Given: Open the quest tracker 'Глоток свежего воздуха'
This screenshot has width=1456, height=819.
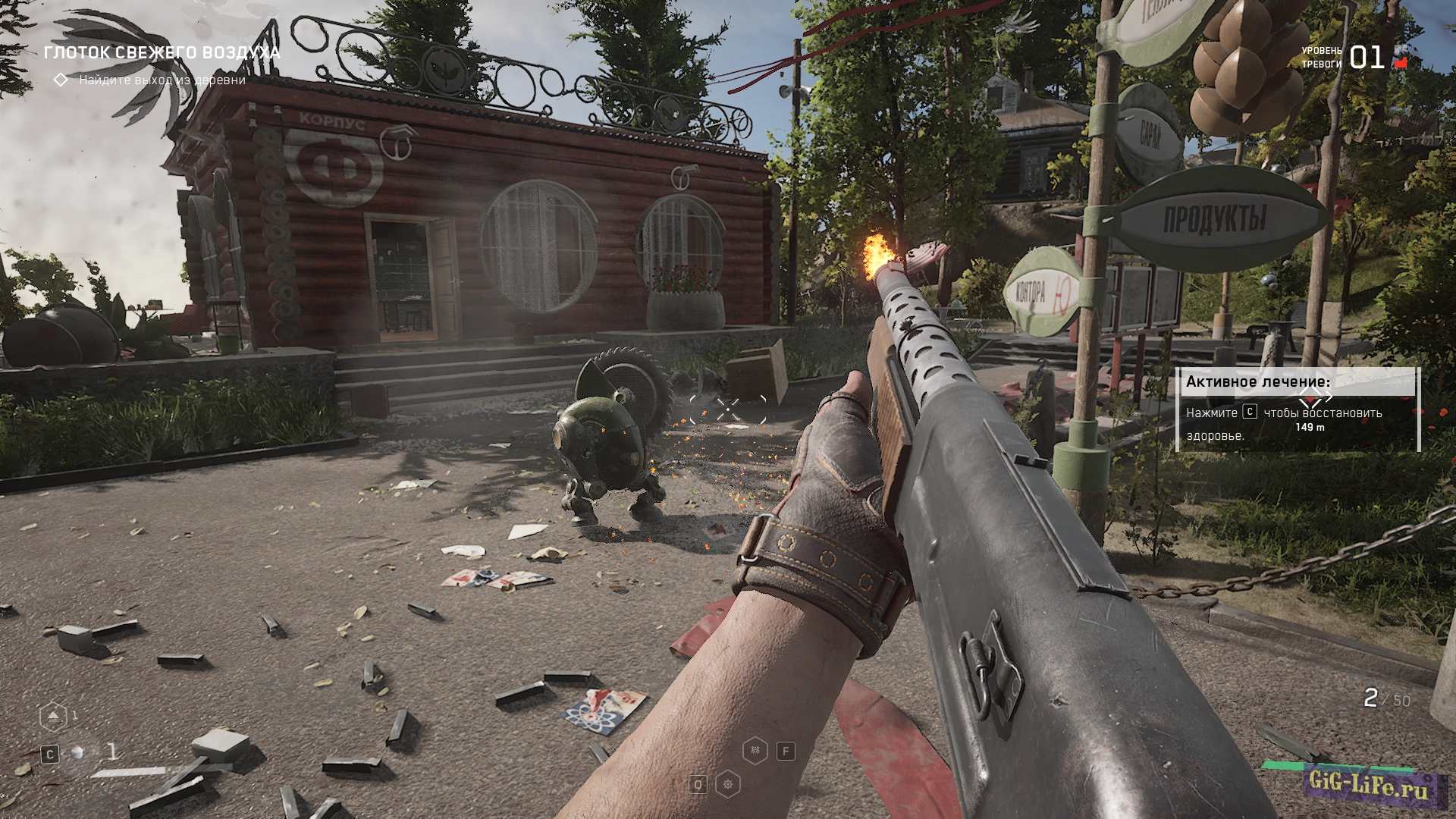Looking at the screenshot, I should click(162, 52).
